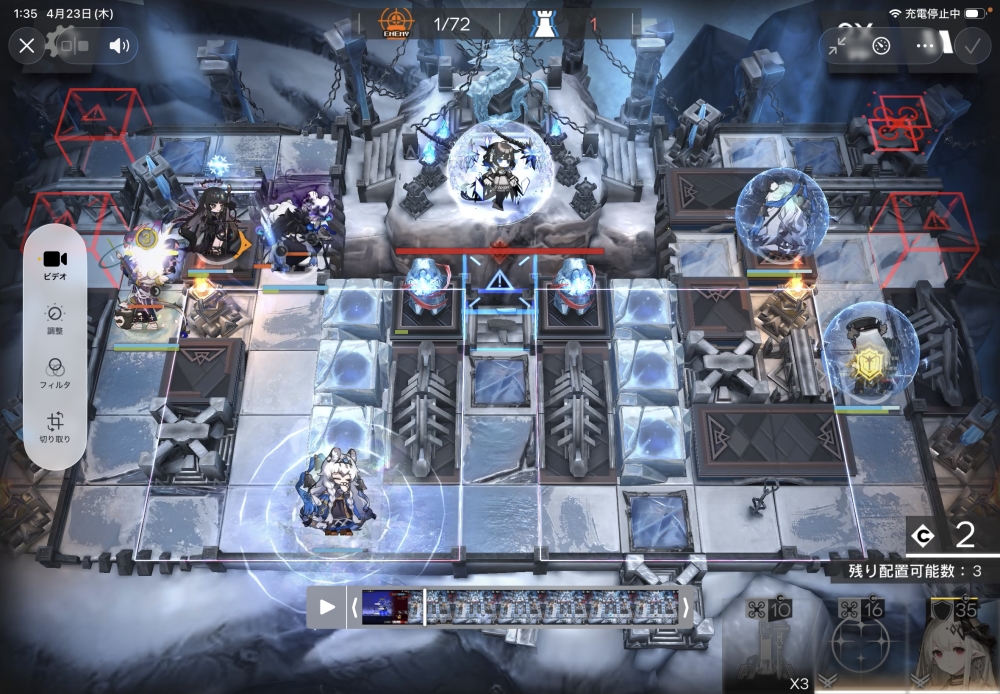Shrink the view with the inward arrows icon
1000x694 pixels.
pos(838,46)
